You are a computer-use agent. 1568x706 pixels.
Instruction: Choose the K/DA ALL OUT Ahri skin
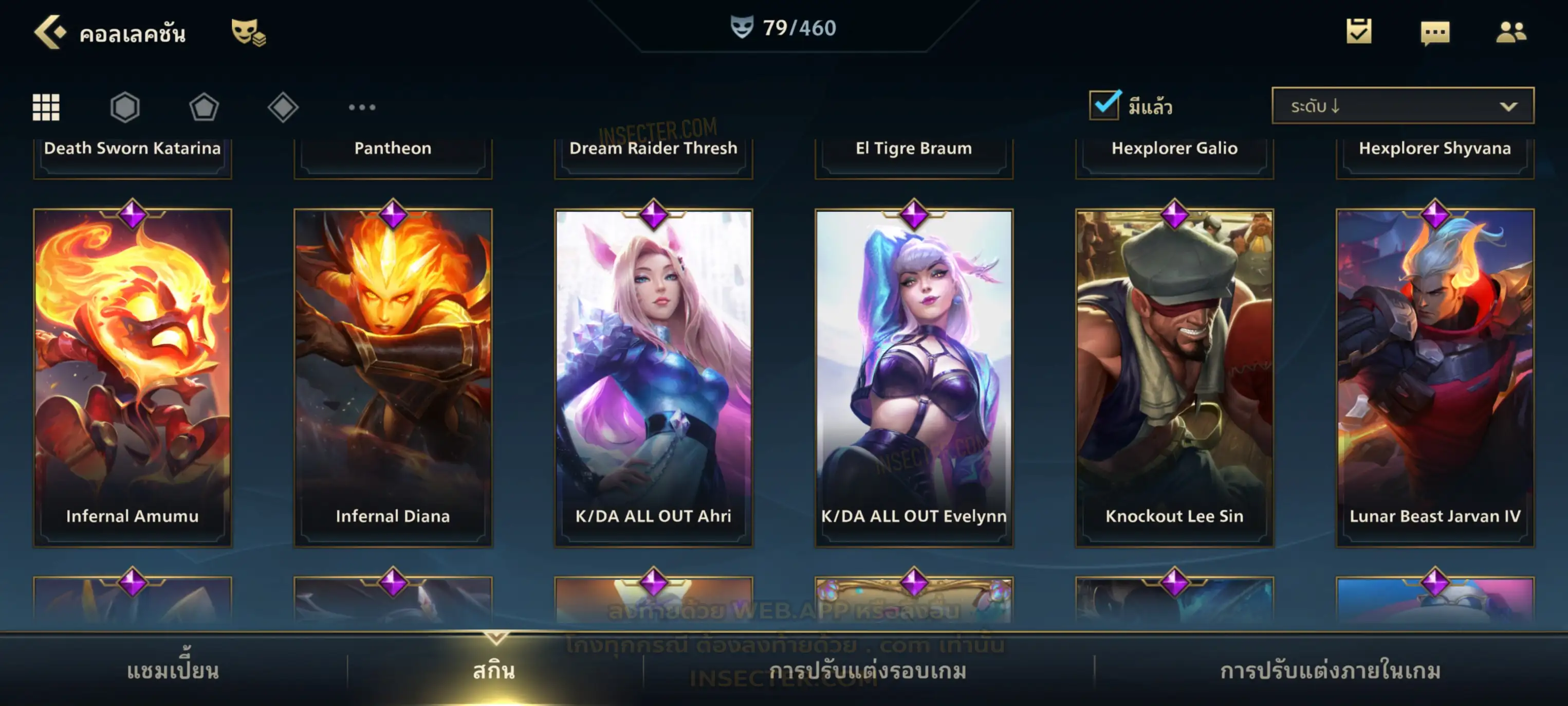(654, 377)
